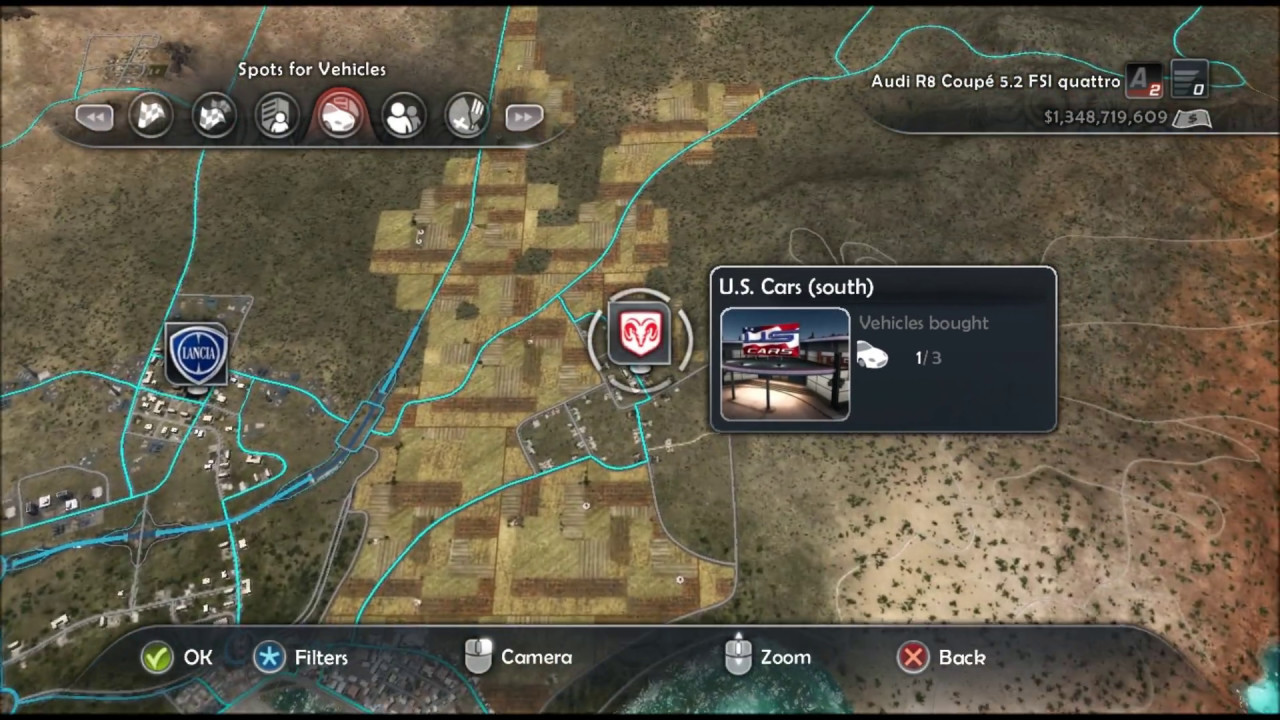
Task: Choose the building with person filter
Action: coord(277,116)
